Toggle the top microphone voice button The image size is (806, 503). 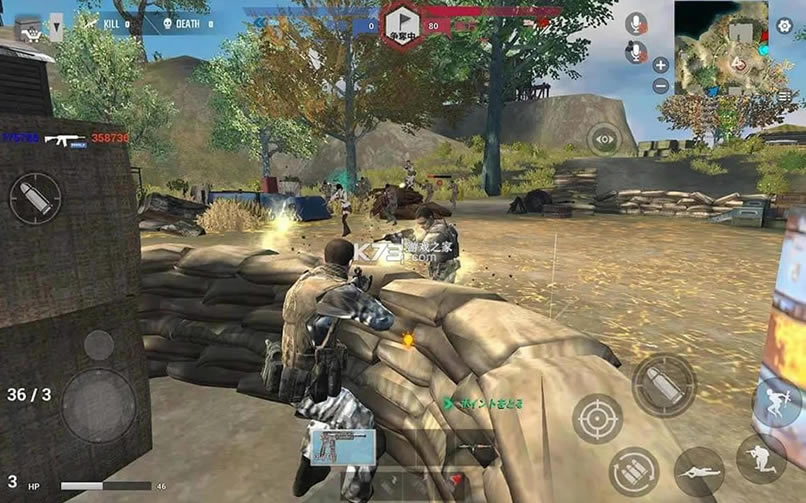(635, 23)
